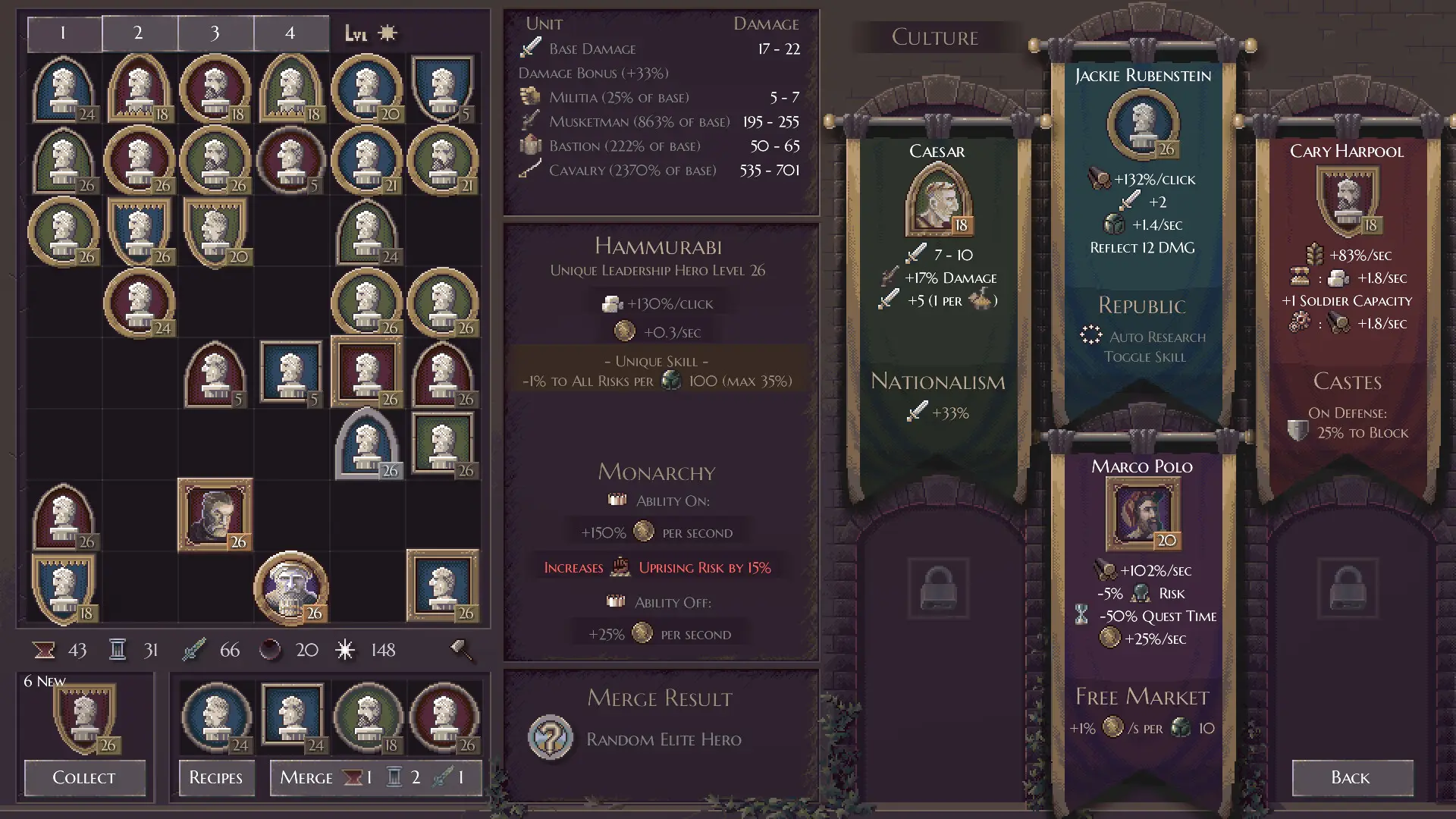Click the Random Elite Hero question mark
1456x819 pixels.
pyautogui.click(x=551, y=737)
